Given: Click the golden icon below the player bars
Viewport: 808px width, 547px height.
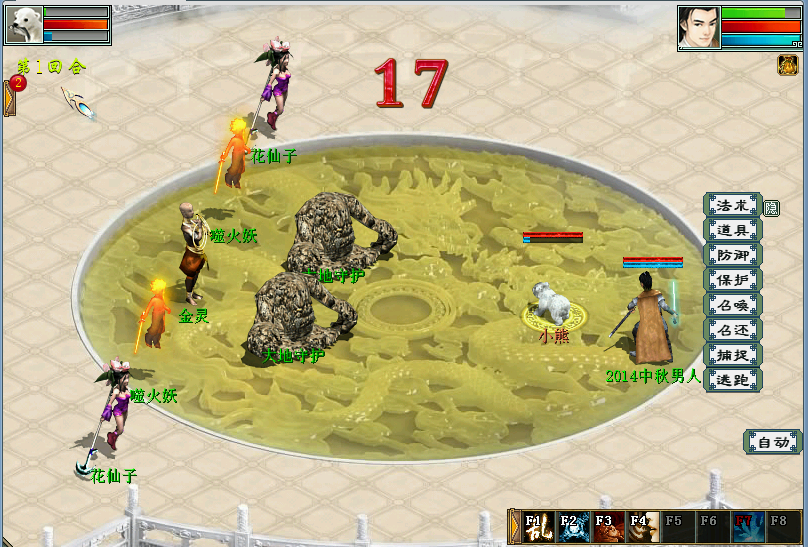Looking at the screenshot, I should click(x=787, y=65).
